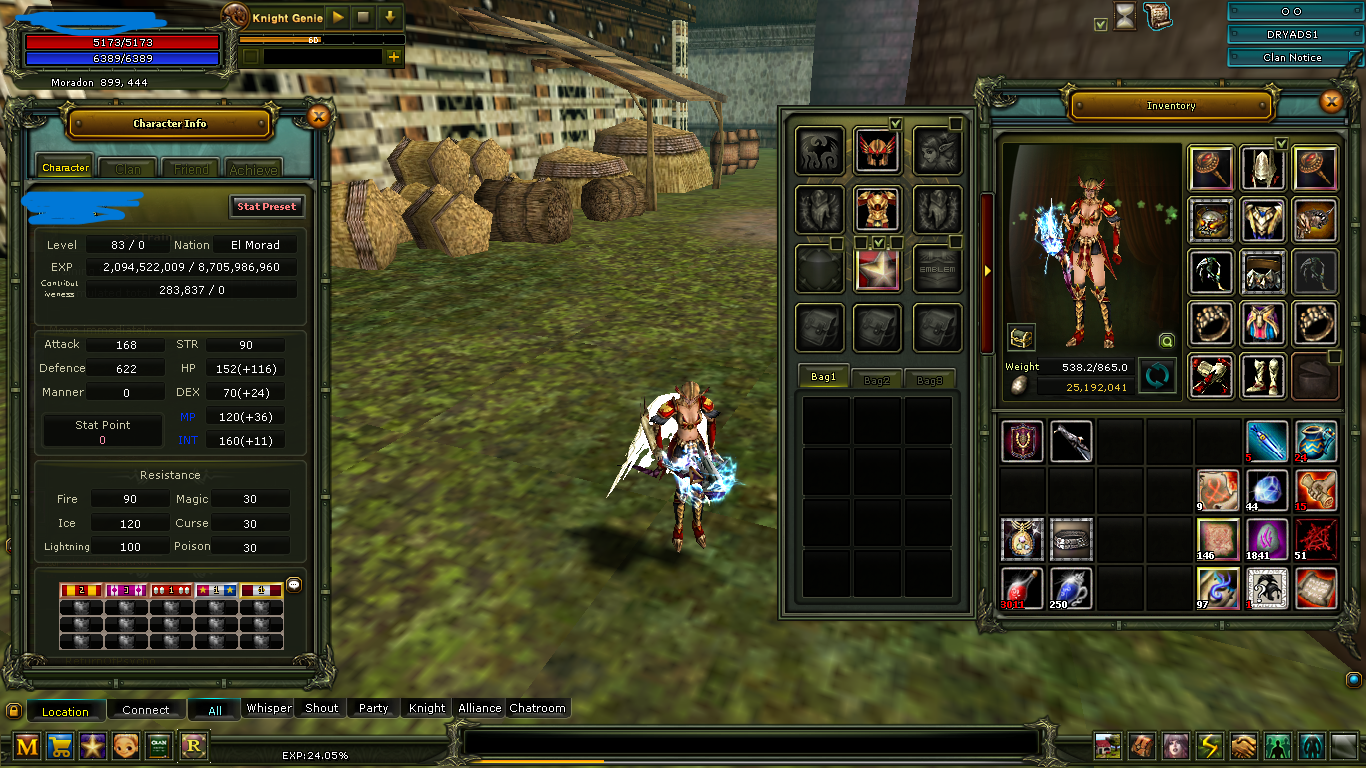Click the smiling face character icon
Viewport: 1366px width, 768px height.
pyautogui.click(x=126, y=746)
